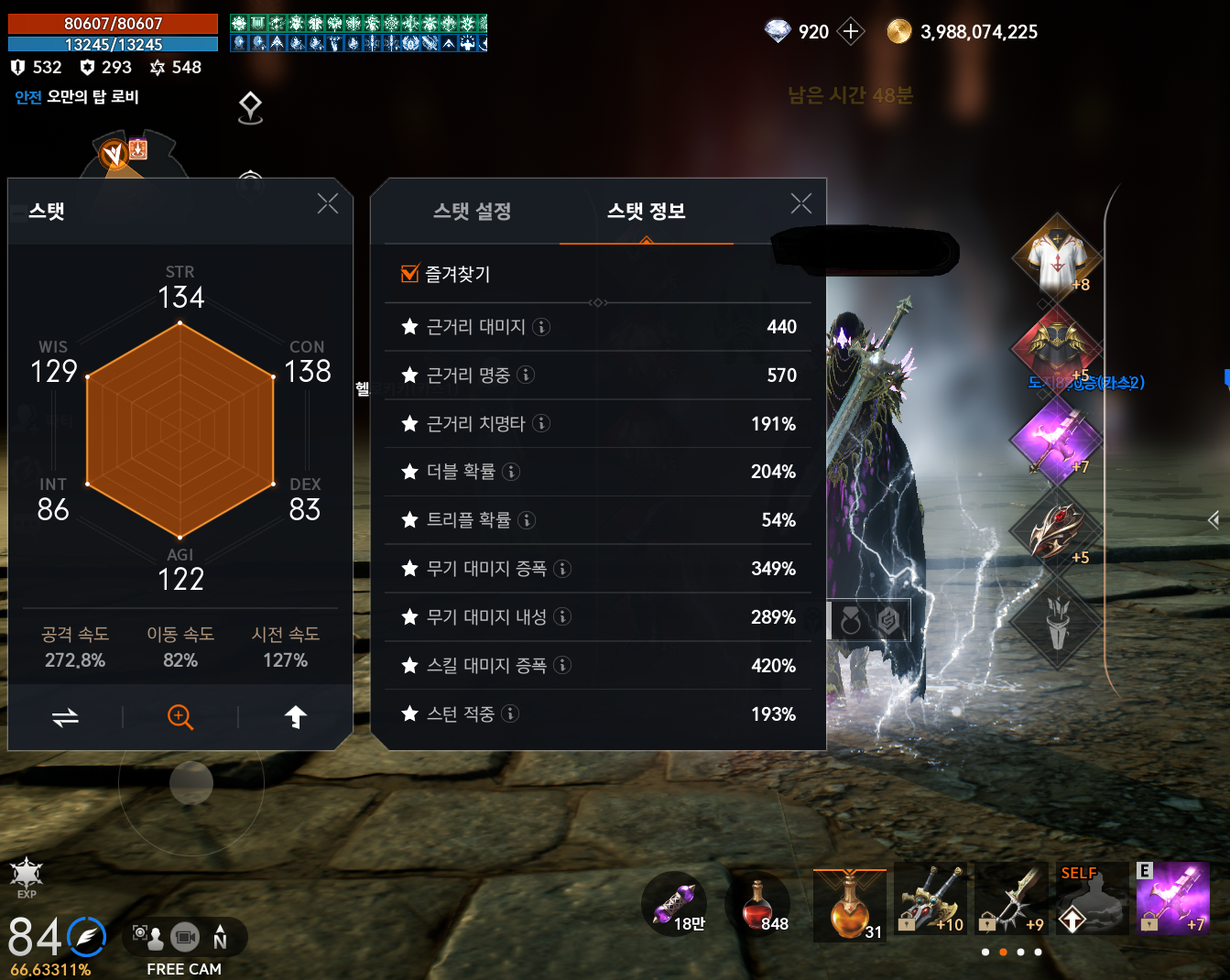Click the upward arrow stat button

click(295, 717)
